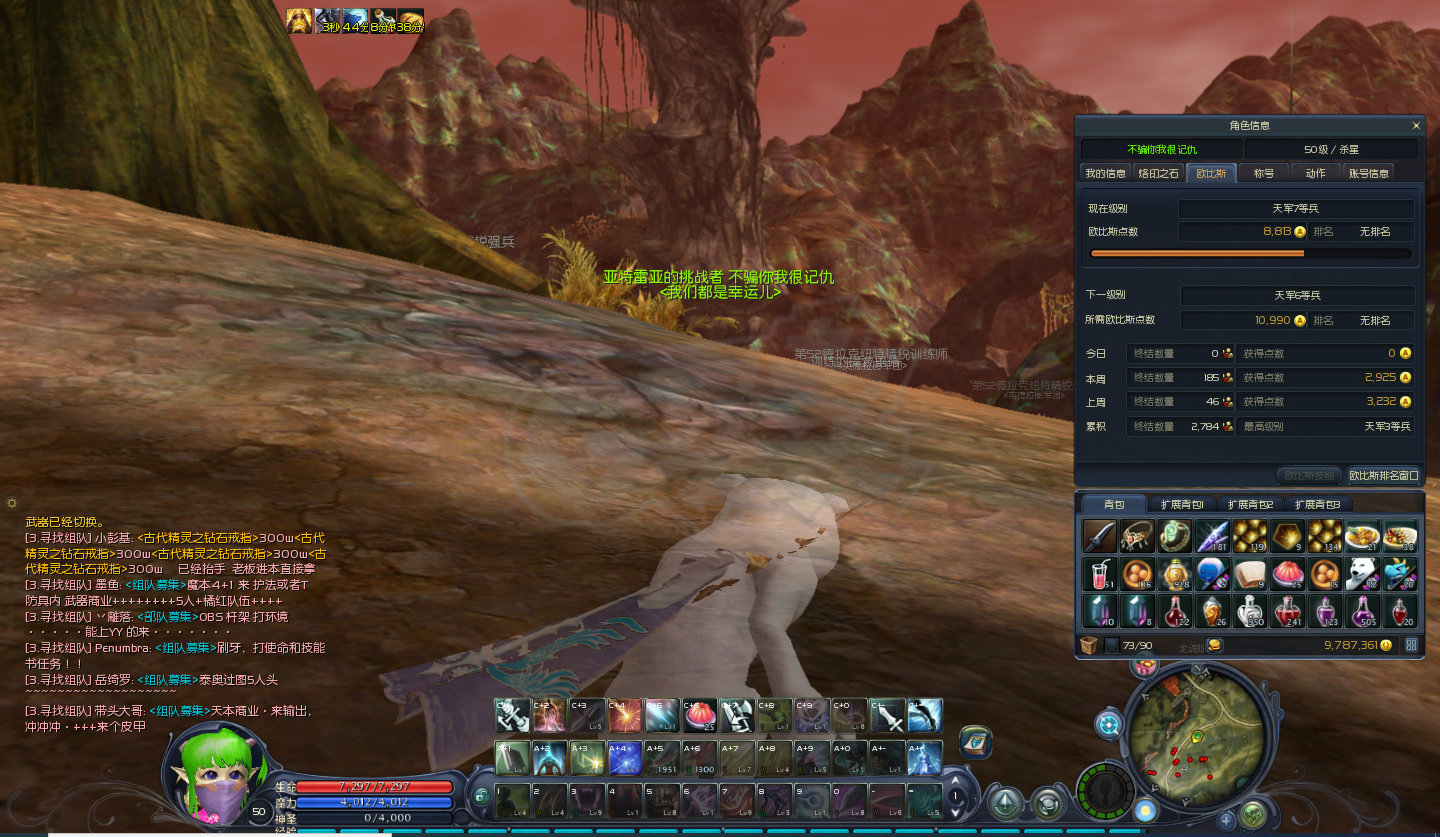1440x837 pixels.
Task: Open the 欧比斯排名窗口 button
Action: click(1383, 476)
